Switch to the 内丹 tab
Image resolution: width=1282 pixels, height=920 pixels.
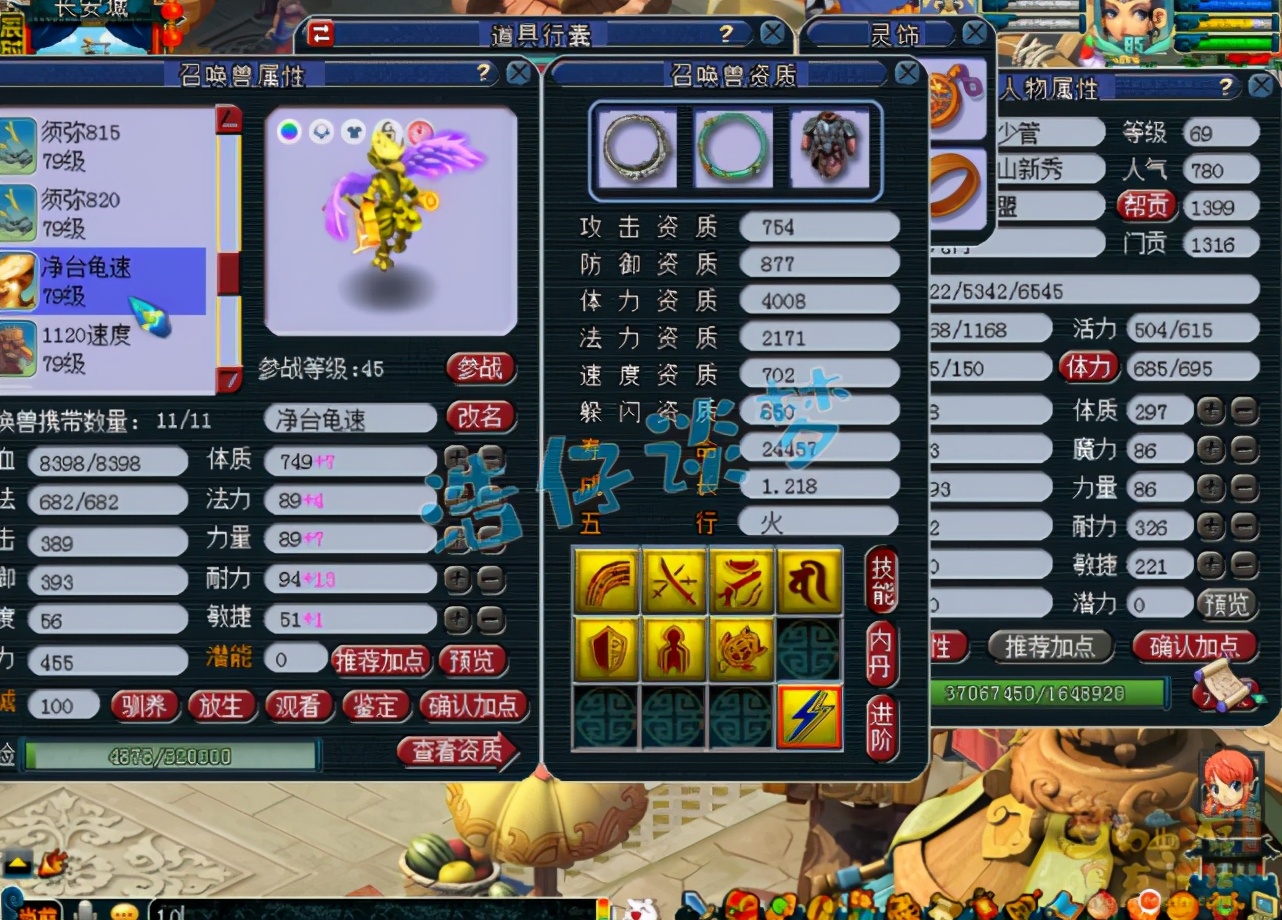point(882,654)
